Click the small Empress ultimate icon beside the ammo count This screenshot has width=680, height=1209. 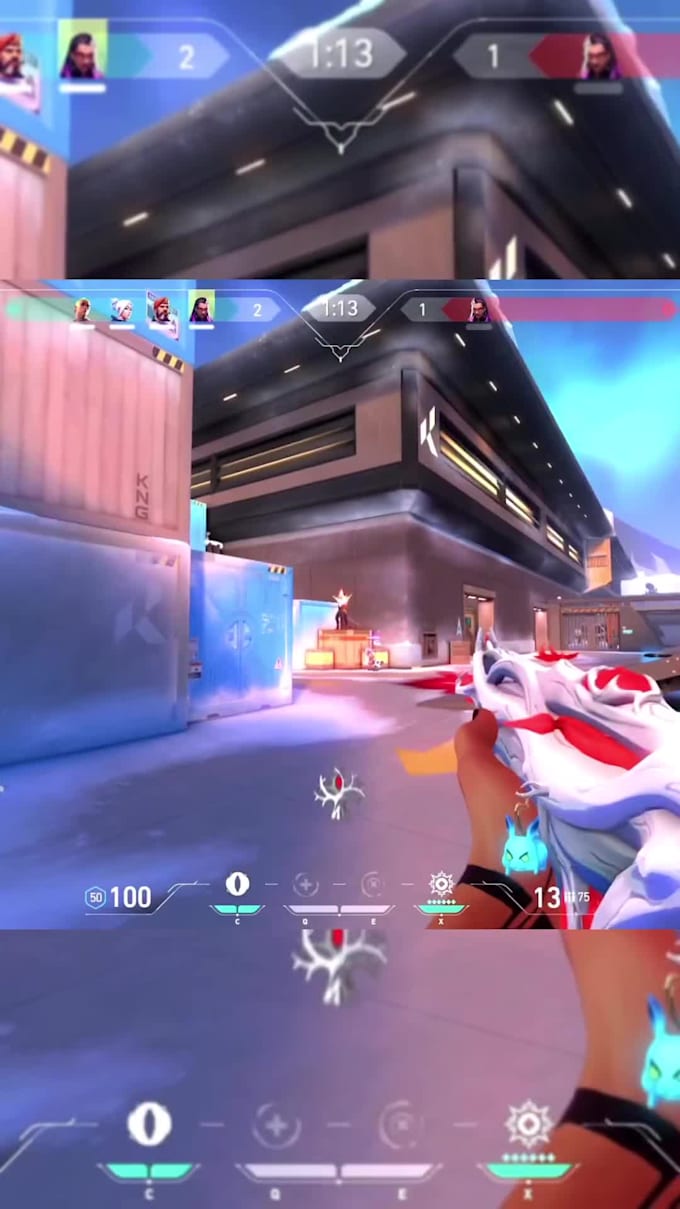tap(441, 884)
